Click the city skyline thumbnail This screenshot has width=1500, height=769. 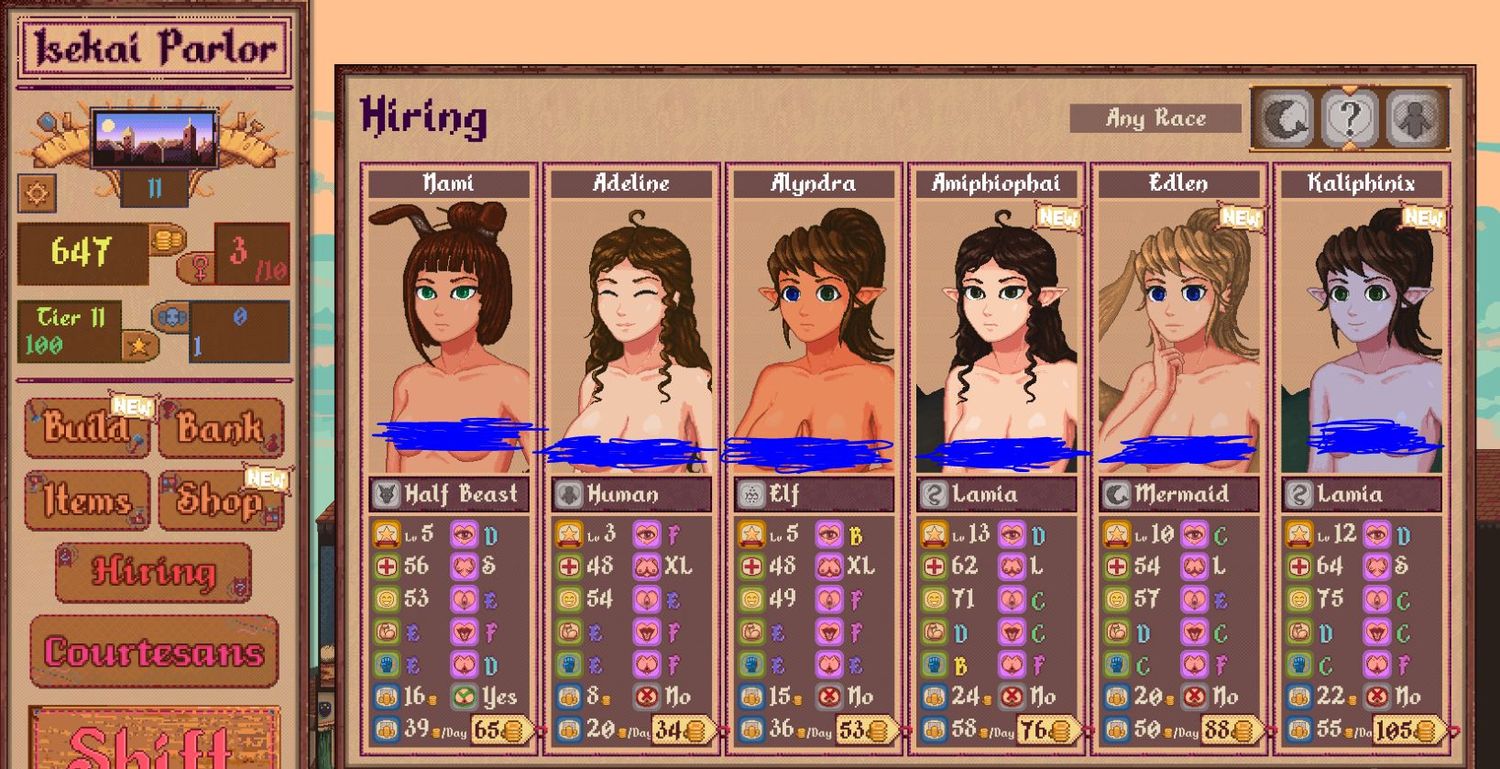(154, 139)
